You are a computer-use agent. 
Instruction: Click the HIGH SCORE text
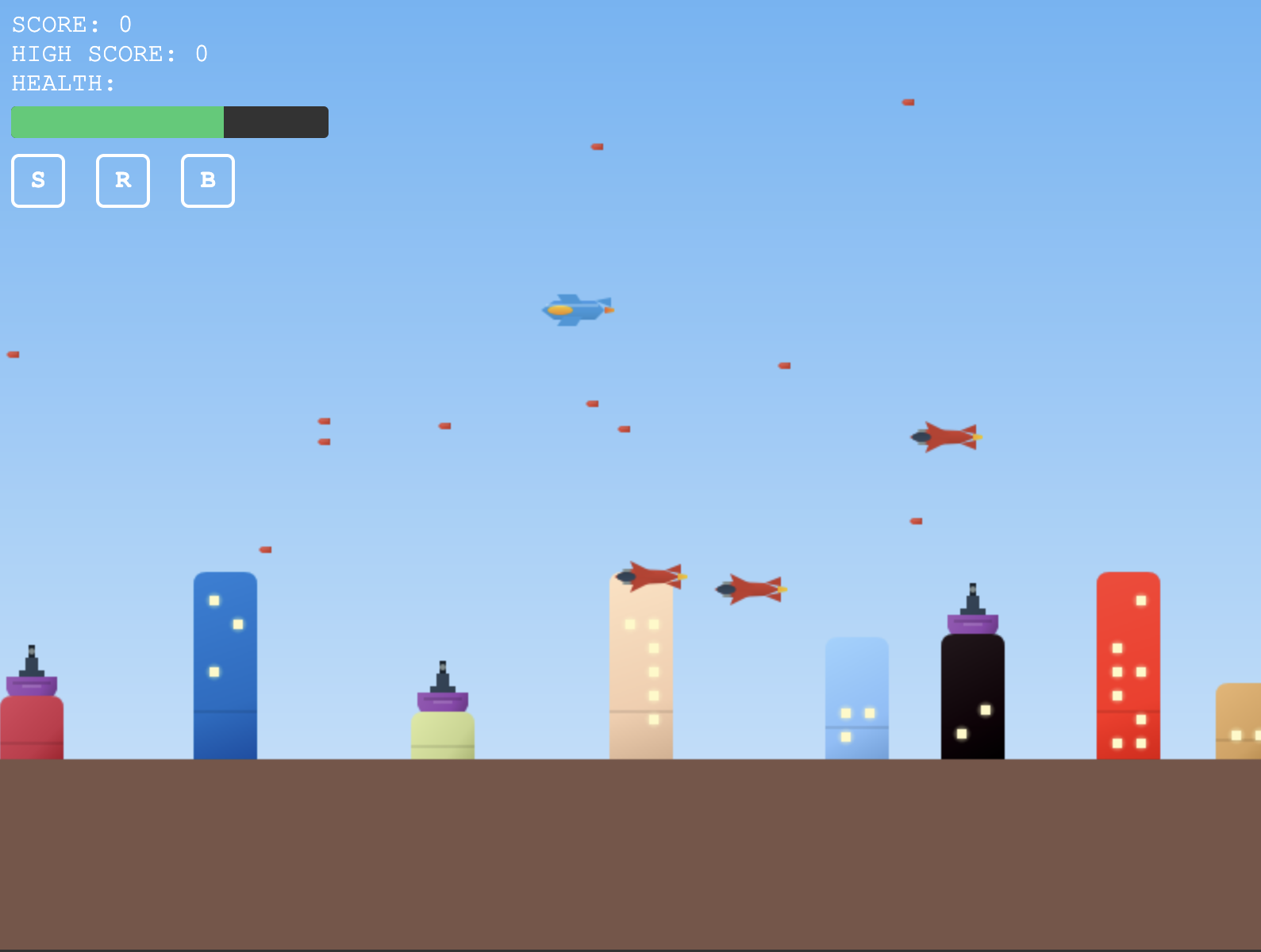coord(108,54)
